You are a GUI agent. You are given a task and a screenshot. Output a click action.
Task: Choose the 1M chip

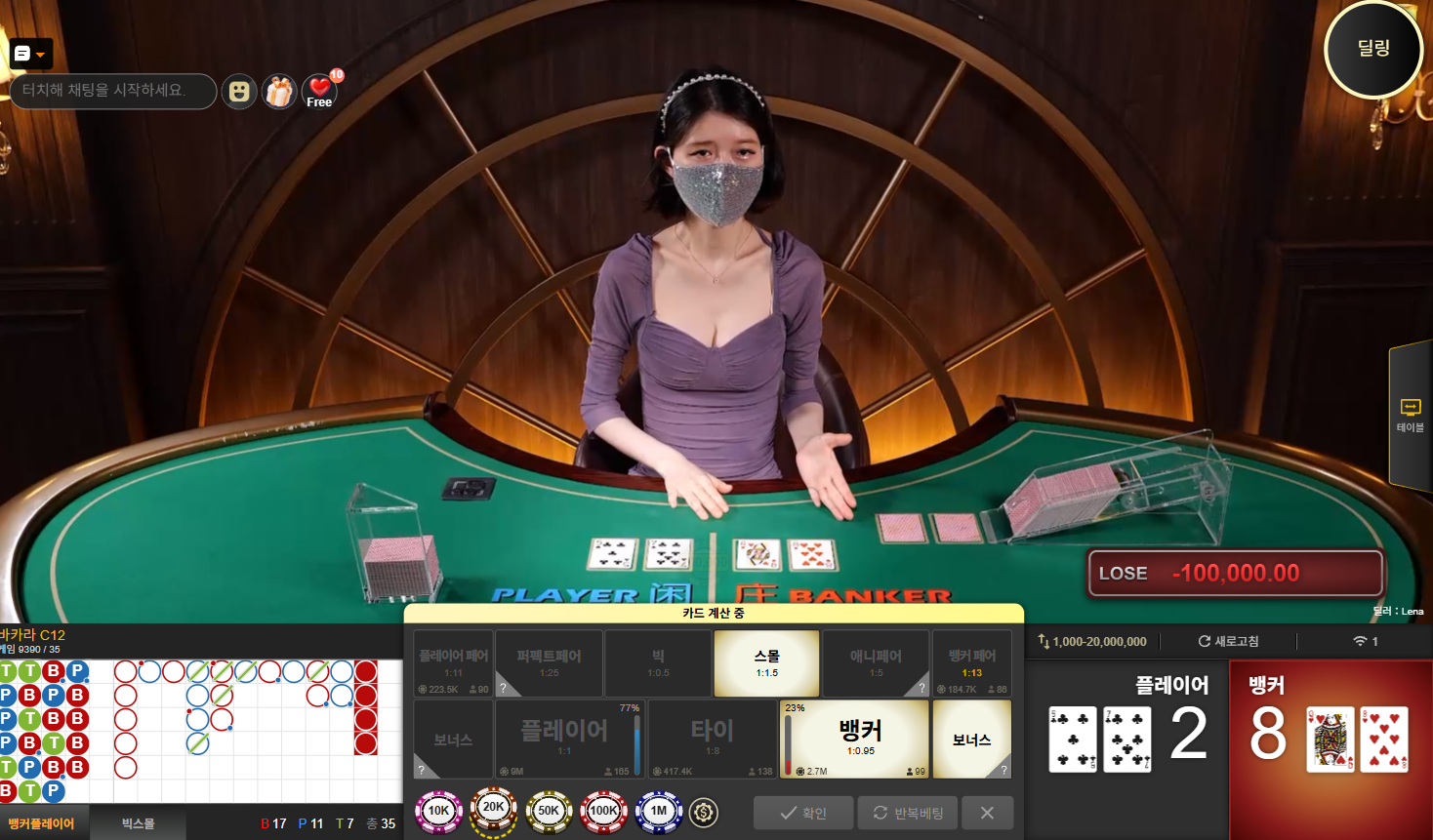pyautogui.click(x=659, y=811)
